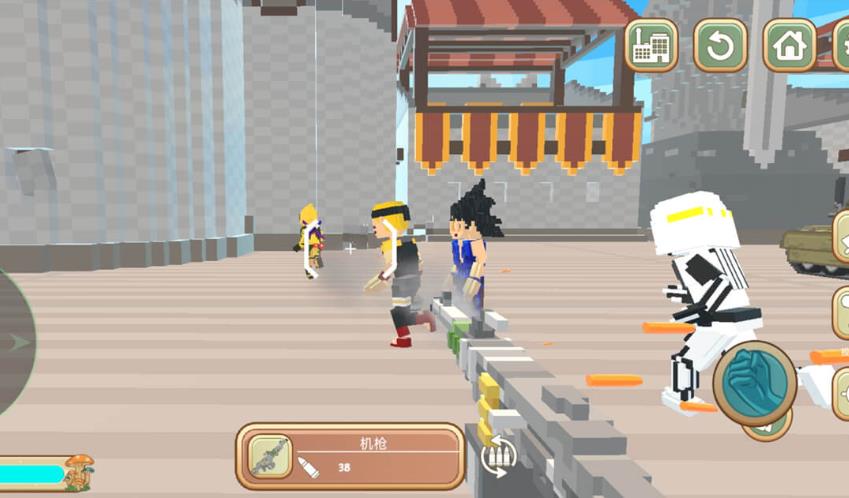The image size is (849, 498).
Task: Hit the fist attack button
Action: coord(754,384)
